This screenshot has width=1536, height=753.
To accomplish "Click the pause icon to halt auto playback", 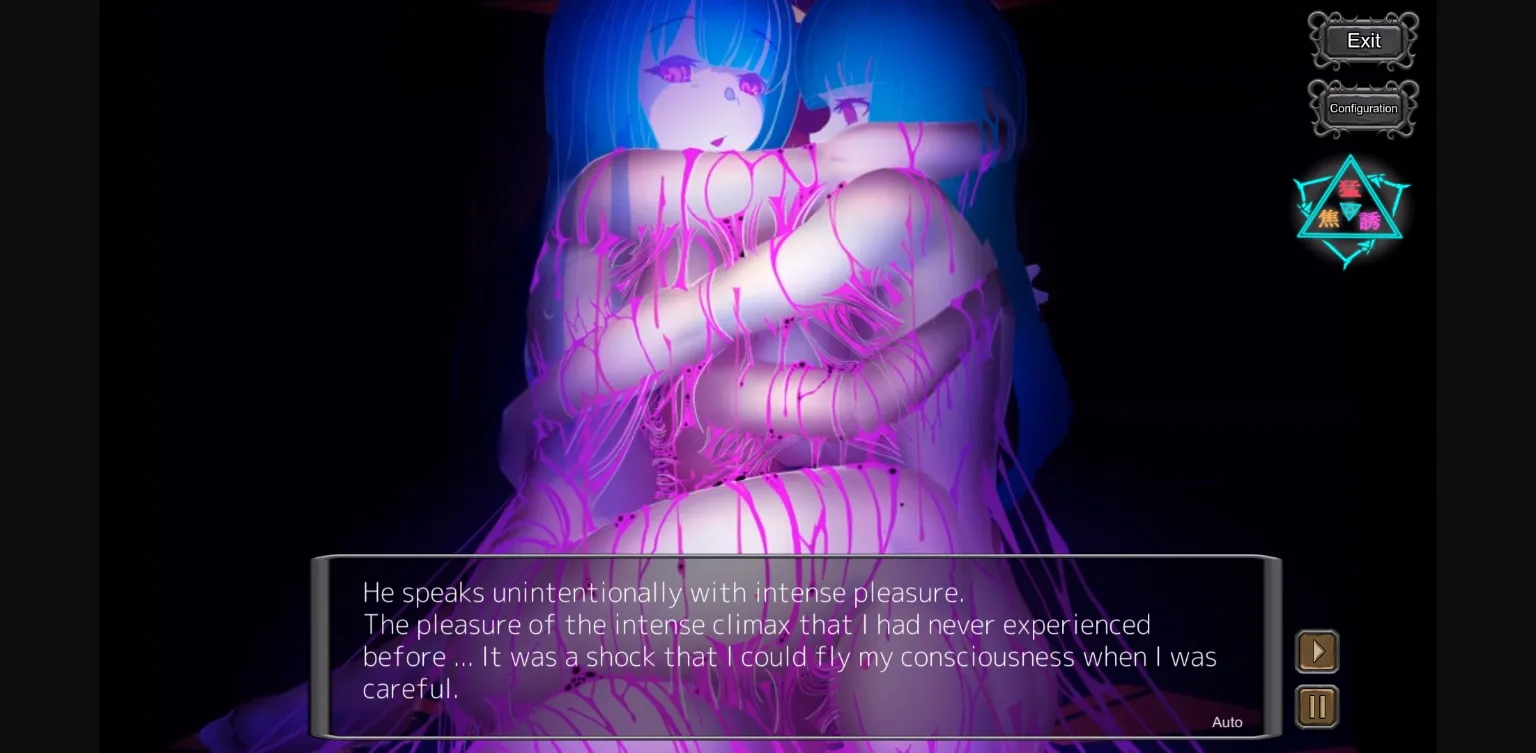I will tap(1317, 706).
